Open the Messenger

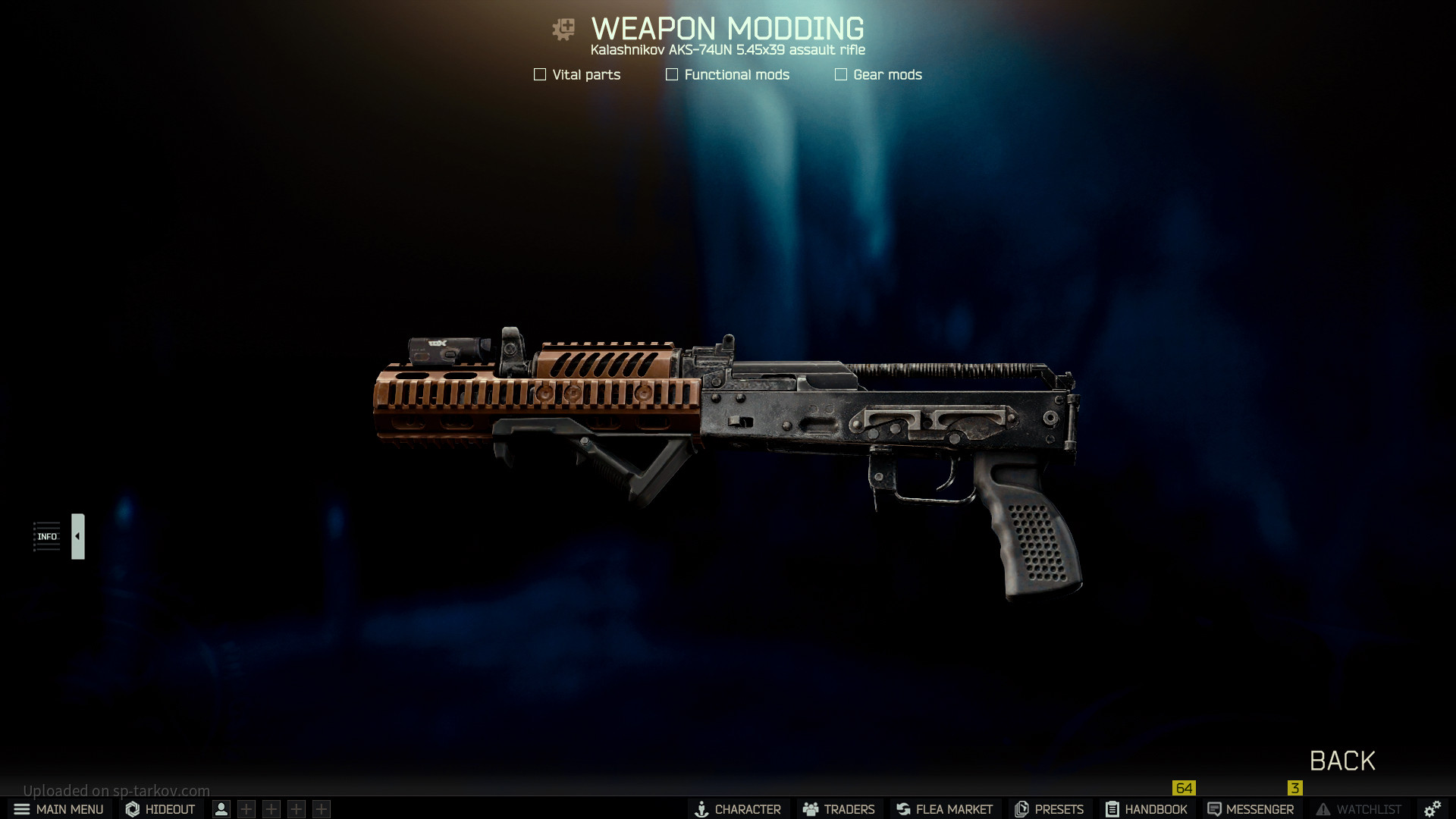(x=1250, y=809)
